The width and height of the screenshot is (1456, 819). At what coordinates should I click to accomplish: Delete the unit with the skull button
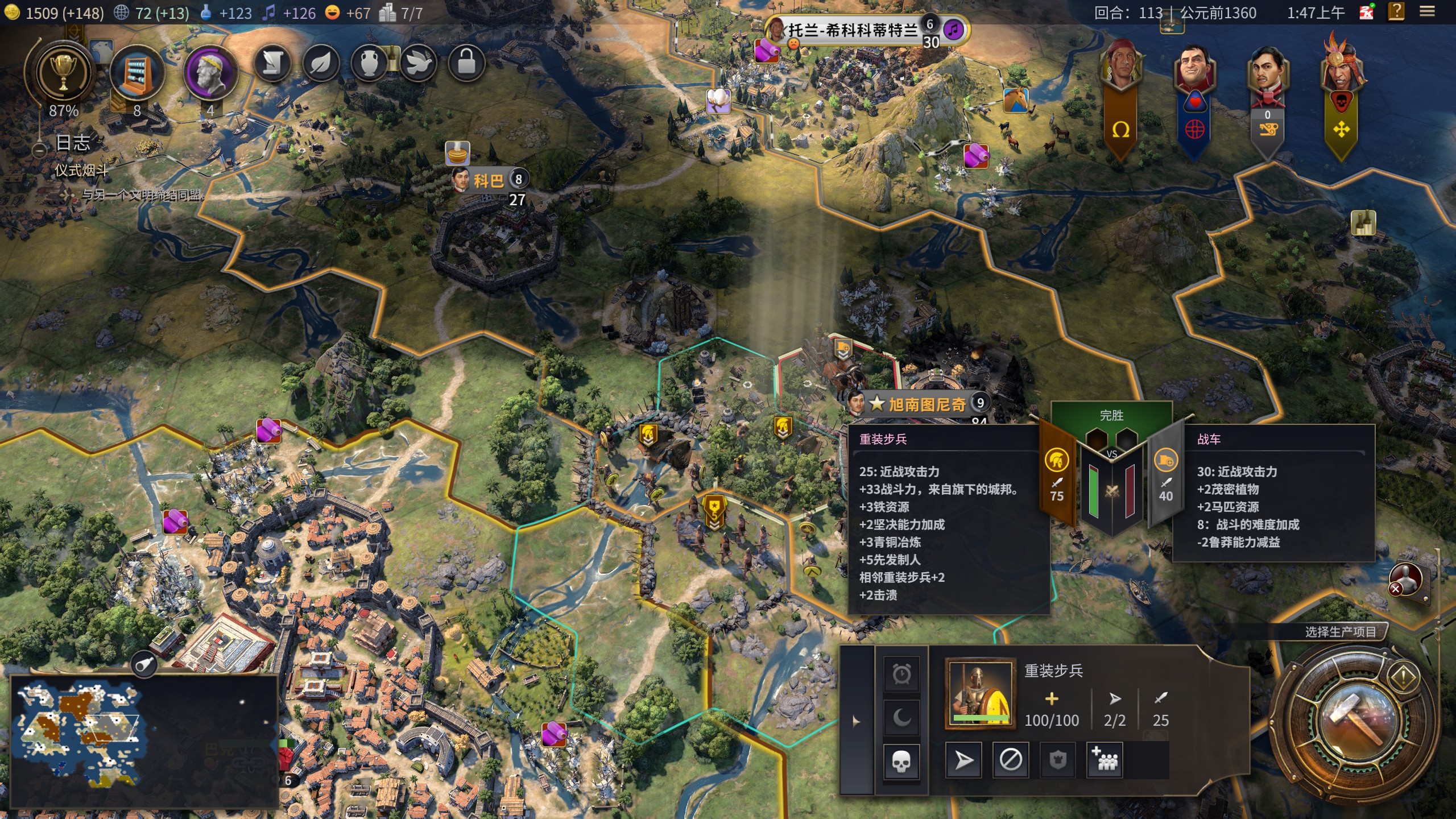[x=901, y=761]
